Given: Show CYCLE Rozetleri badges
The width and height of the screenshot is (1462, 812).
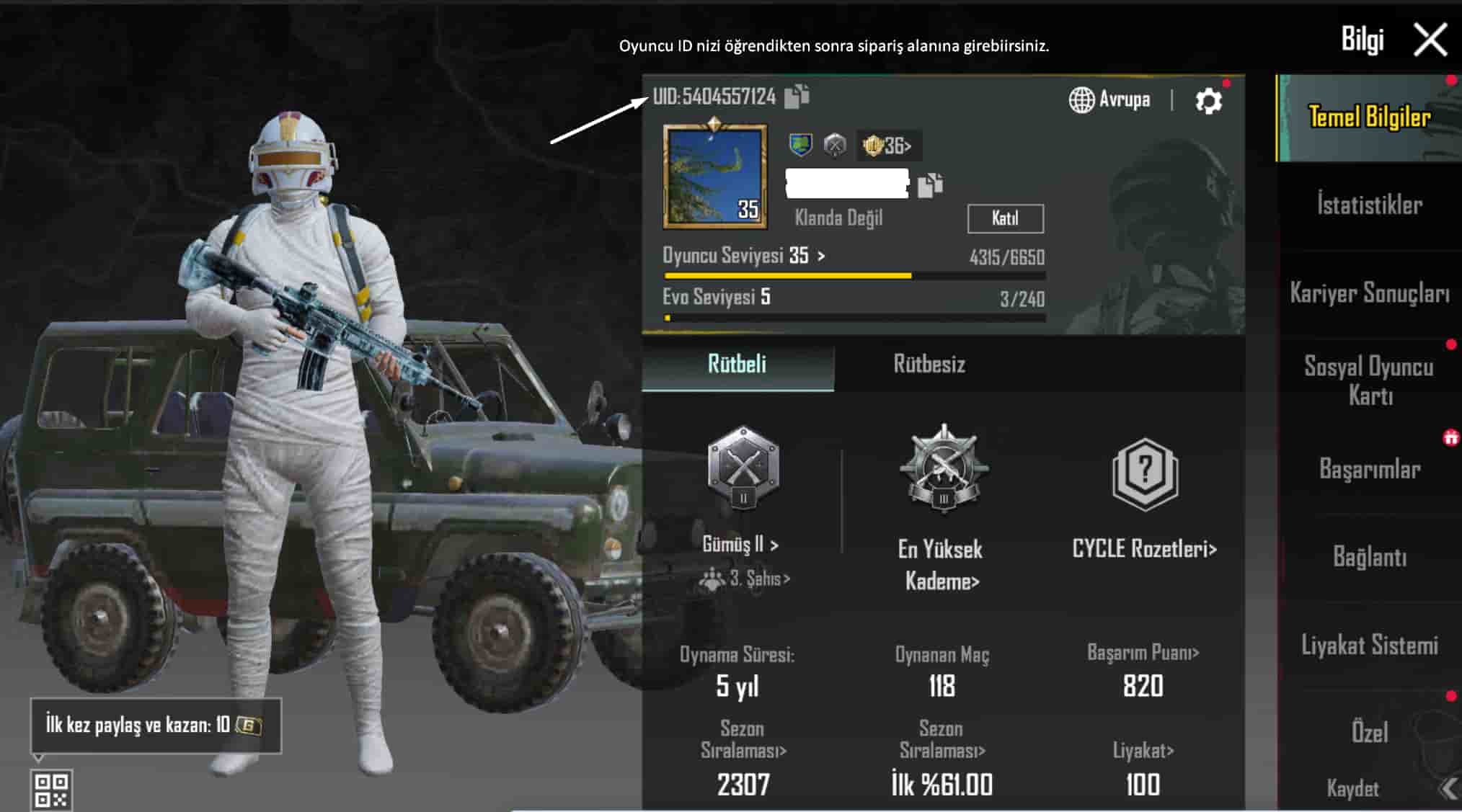Looking at the screenshot, I should (1144, 549).
